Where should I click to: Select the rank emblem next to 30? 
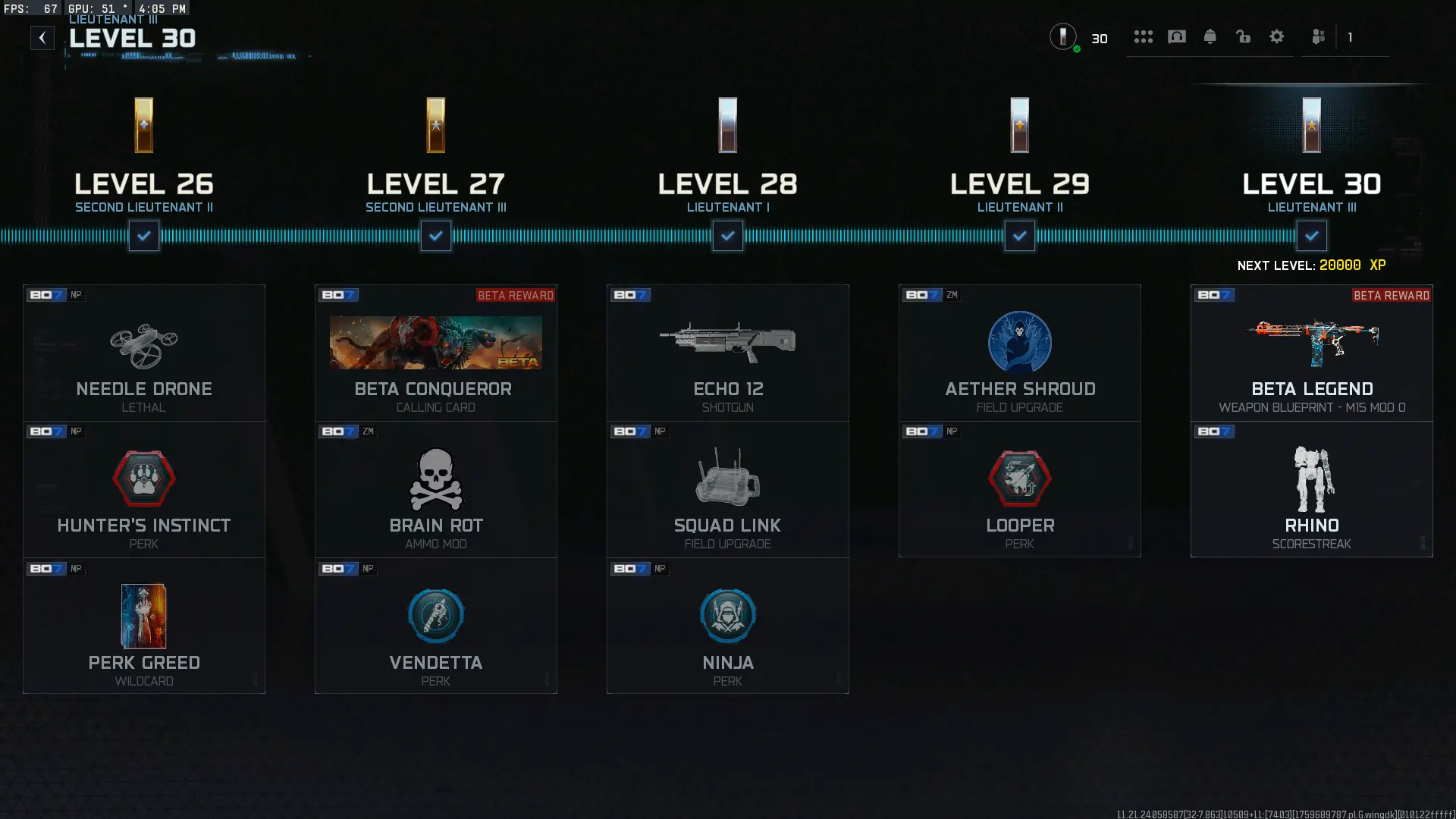click(x=1064, y=38)
